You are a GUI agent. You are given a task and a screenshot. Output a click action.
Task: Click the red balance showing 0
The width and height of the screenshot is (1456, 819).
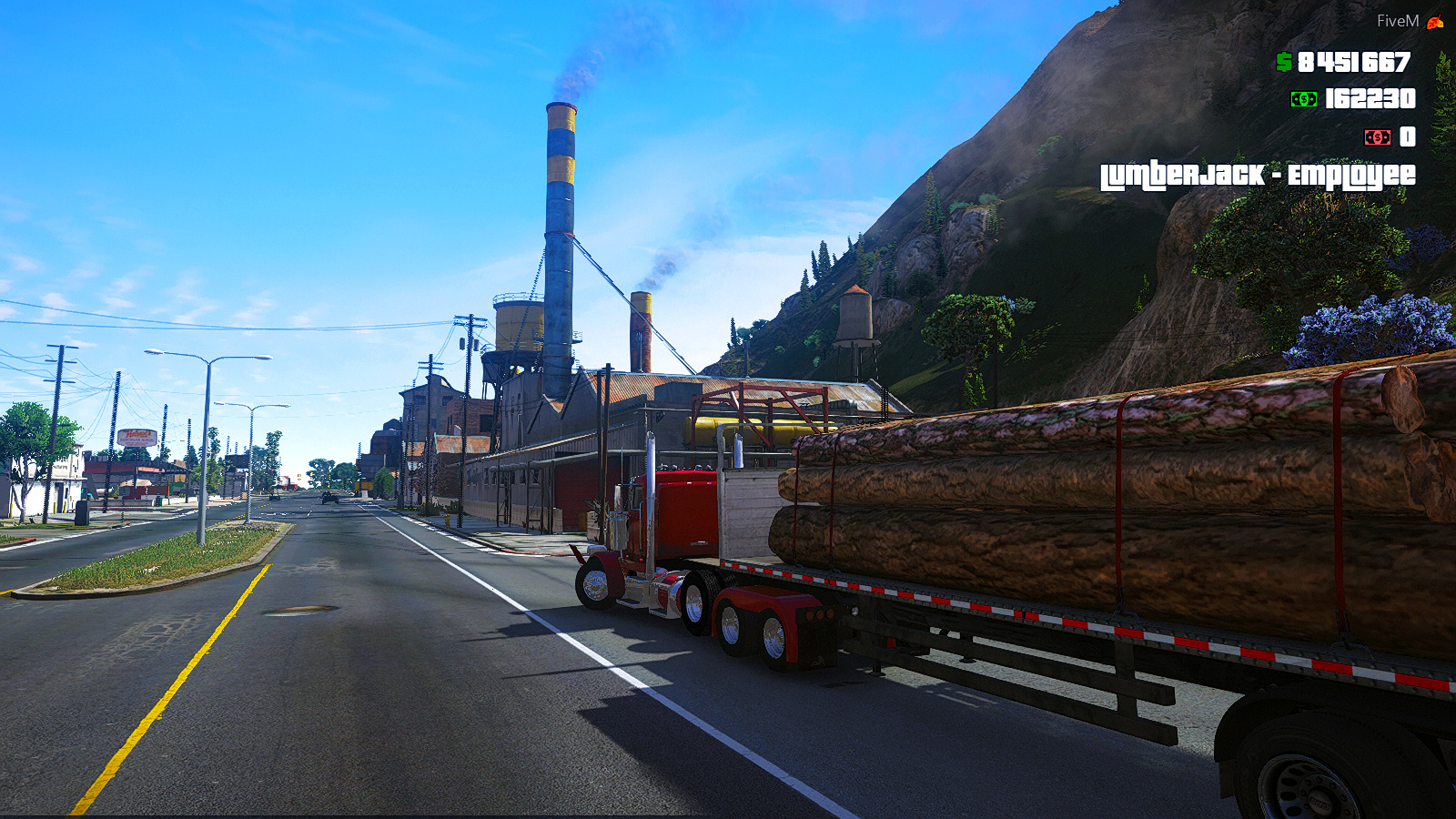tap(1407, 137)
